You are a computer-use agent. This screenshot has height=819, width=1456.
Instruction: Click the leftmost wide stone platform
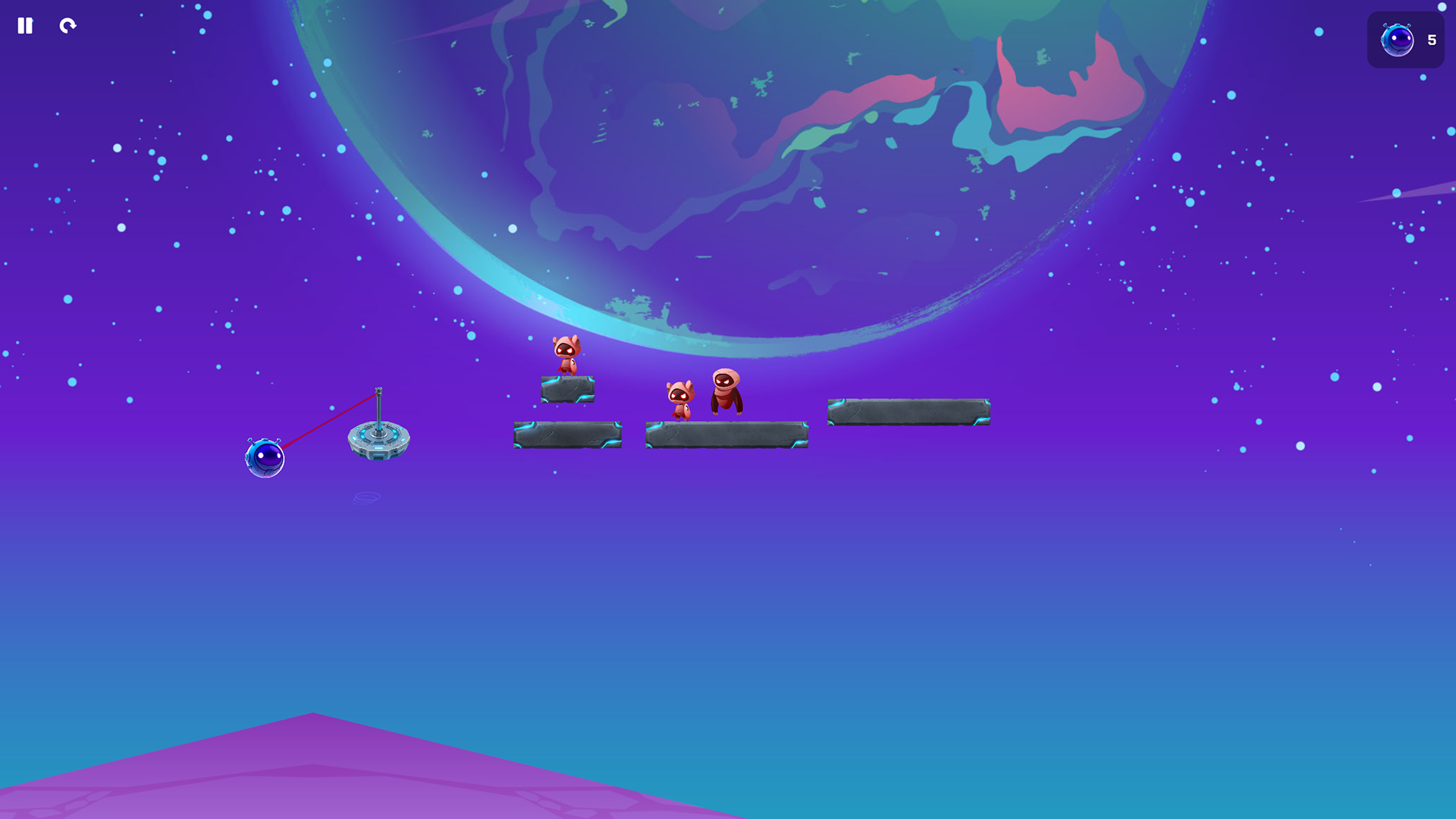point(568,434)
